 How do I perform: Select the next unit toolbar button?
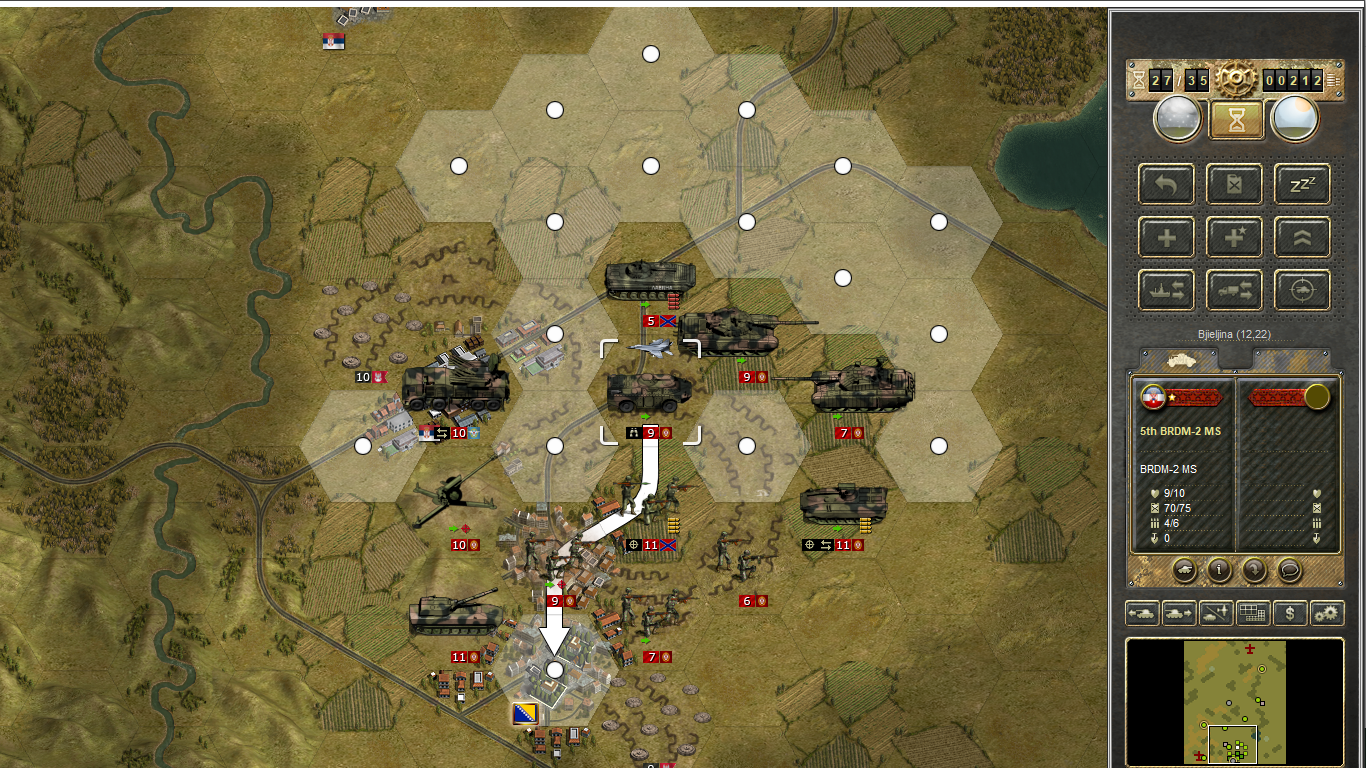[x=1179, y=613]
